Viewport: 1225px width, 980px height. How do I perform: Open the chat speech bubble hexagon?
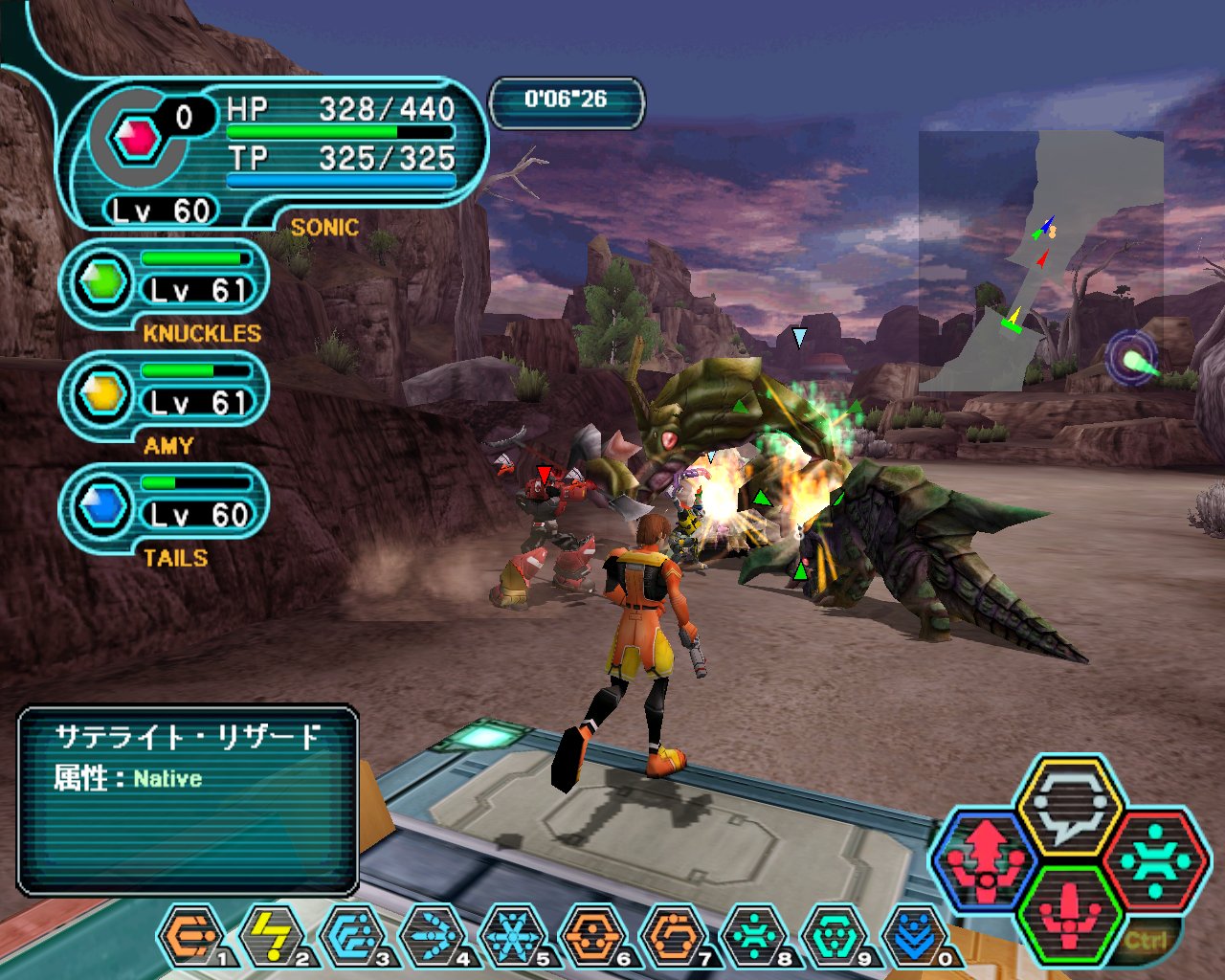tap(1069, 806)
